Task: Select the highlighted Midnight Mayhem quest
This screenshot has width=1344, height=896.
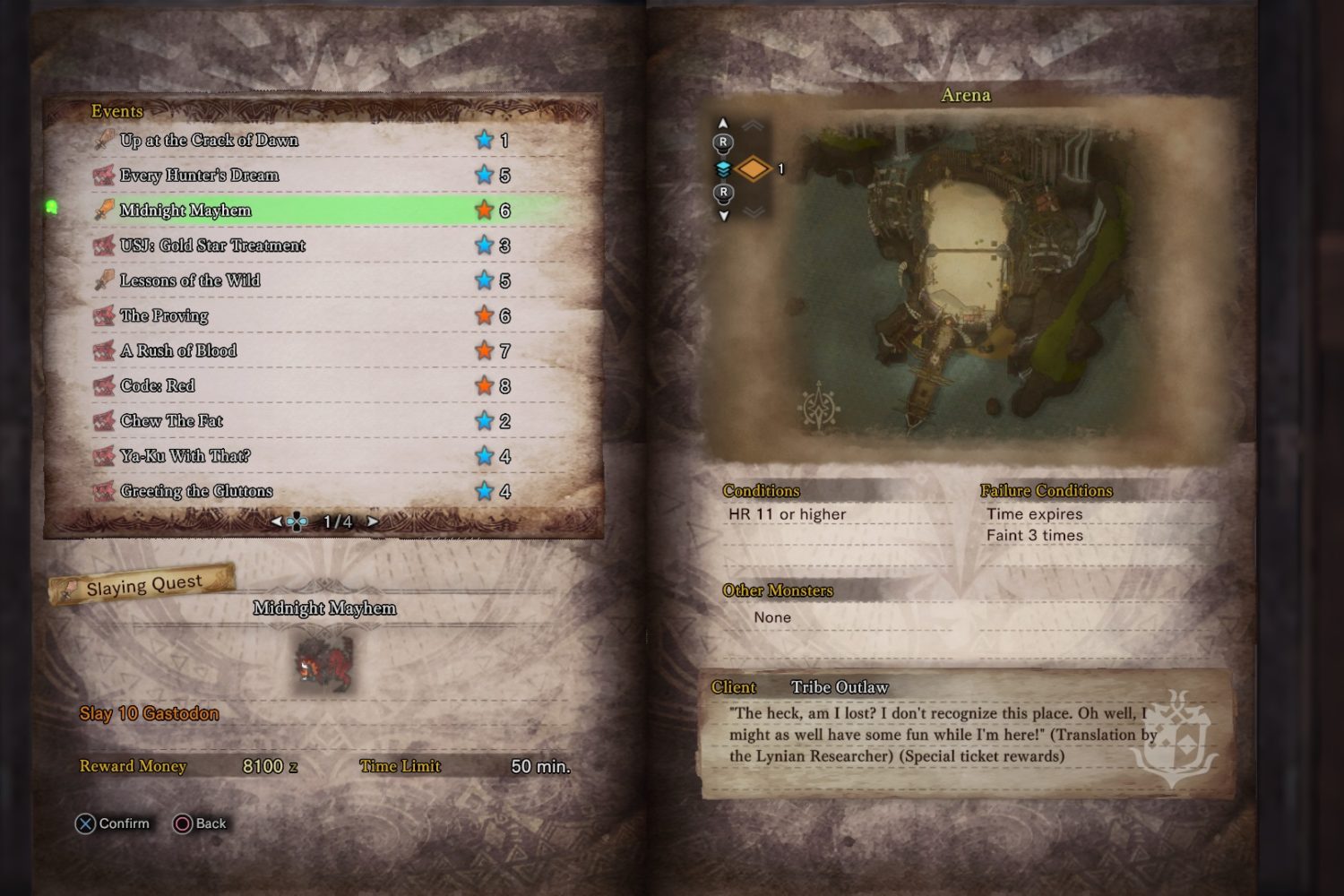Action: 185,211
